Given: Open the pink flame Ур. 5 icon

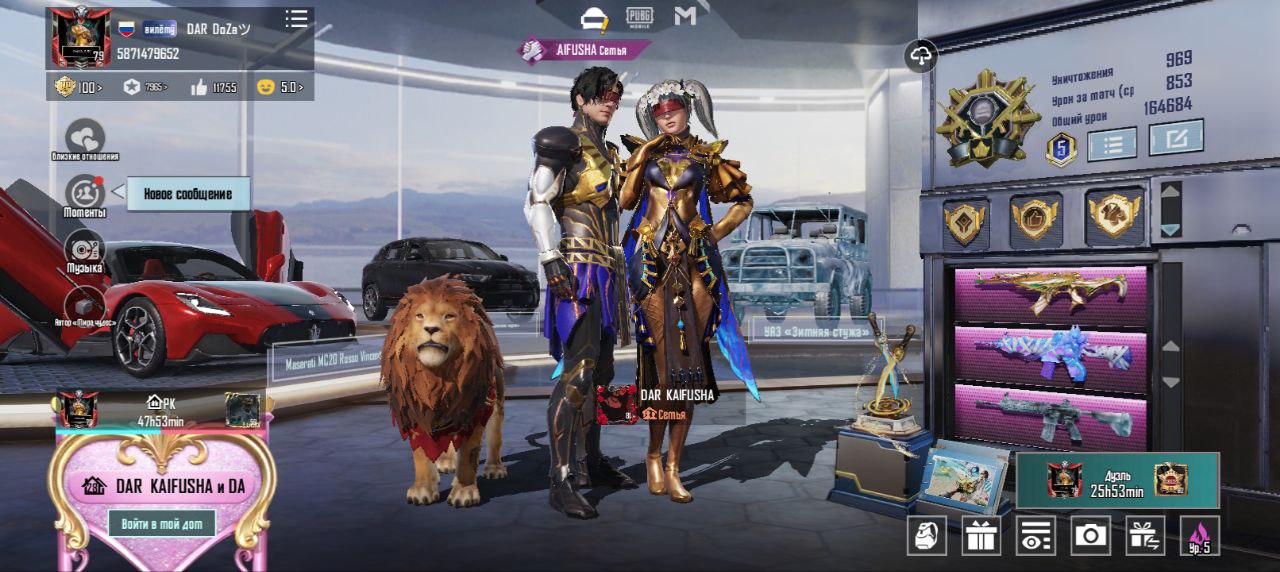Looking at the screenshot, I should coord(1199,536).
